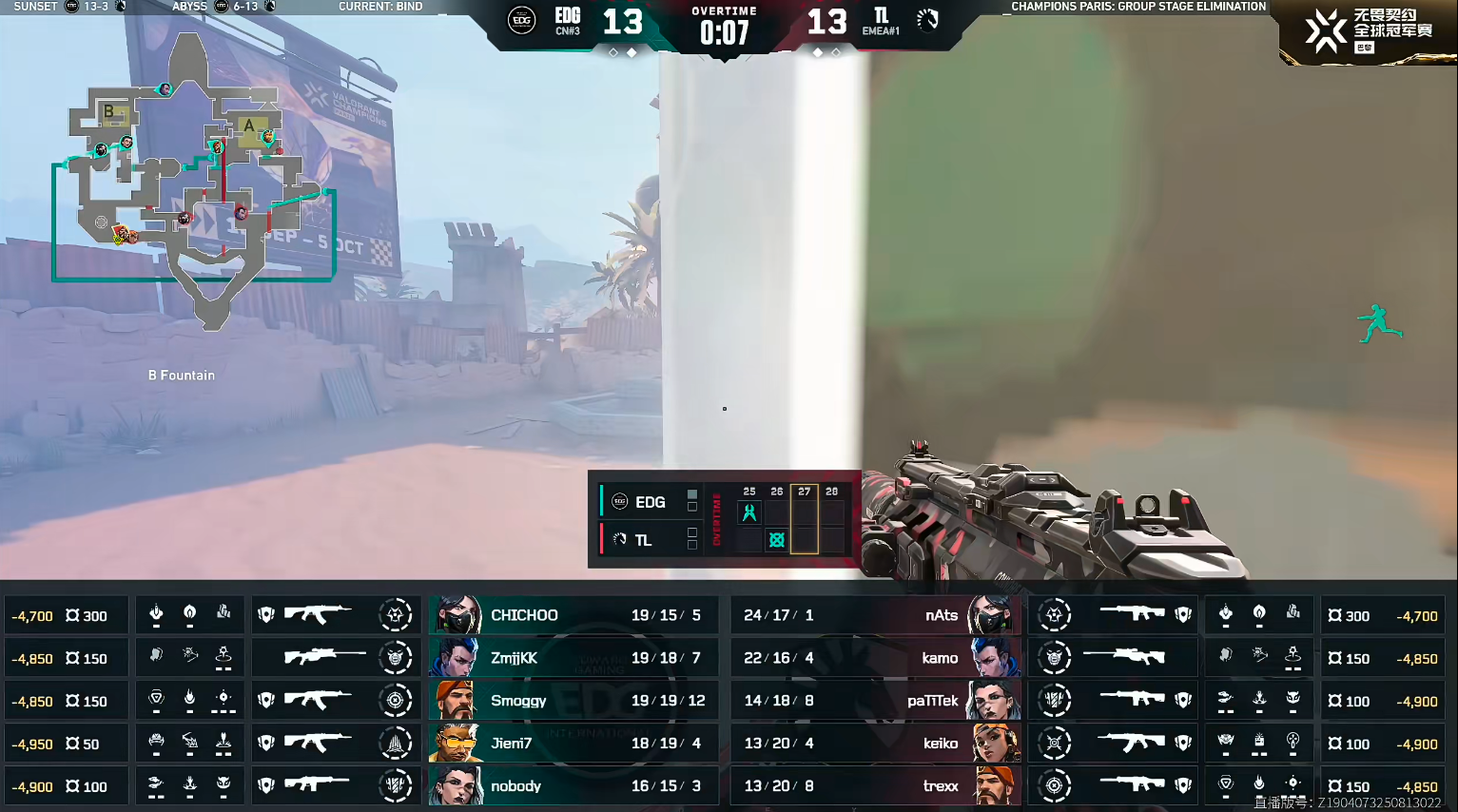1458x812 pixels.
Task: Choose kamo's scoreboard row
Action: point(875,658)
